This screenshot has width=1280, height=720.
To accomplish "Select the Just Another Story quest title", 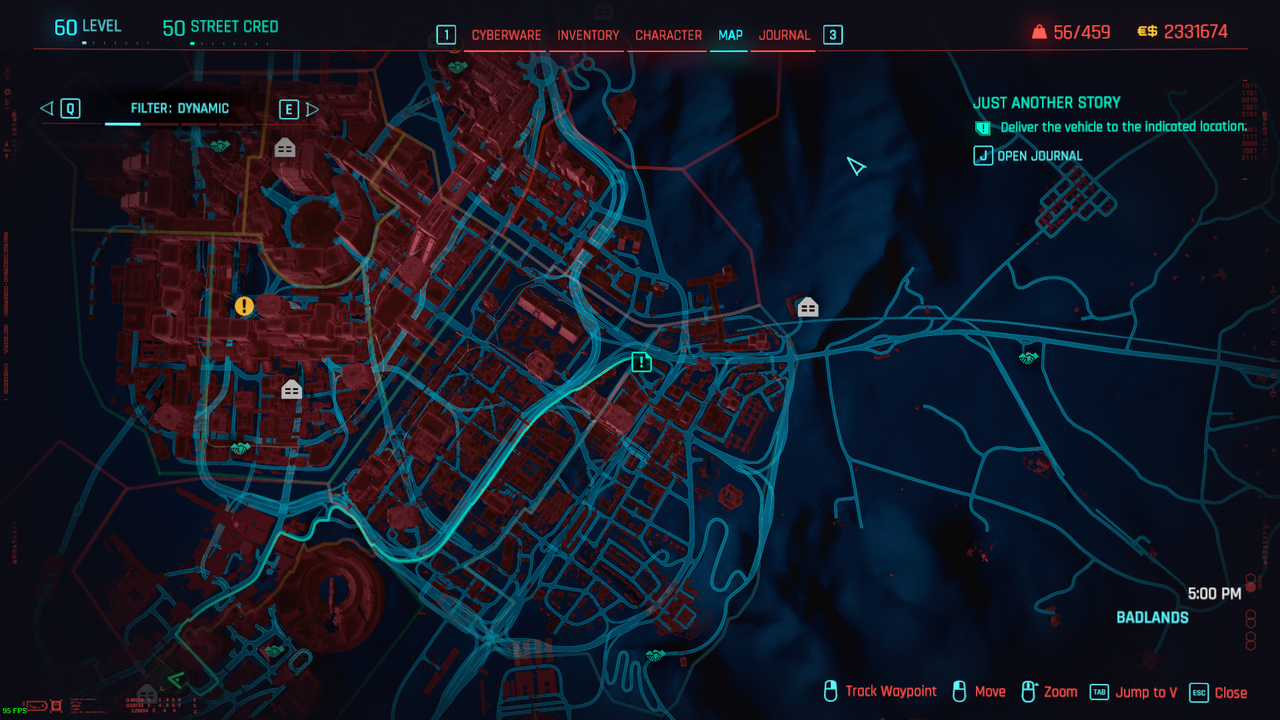I will [1046, 102].
